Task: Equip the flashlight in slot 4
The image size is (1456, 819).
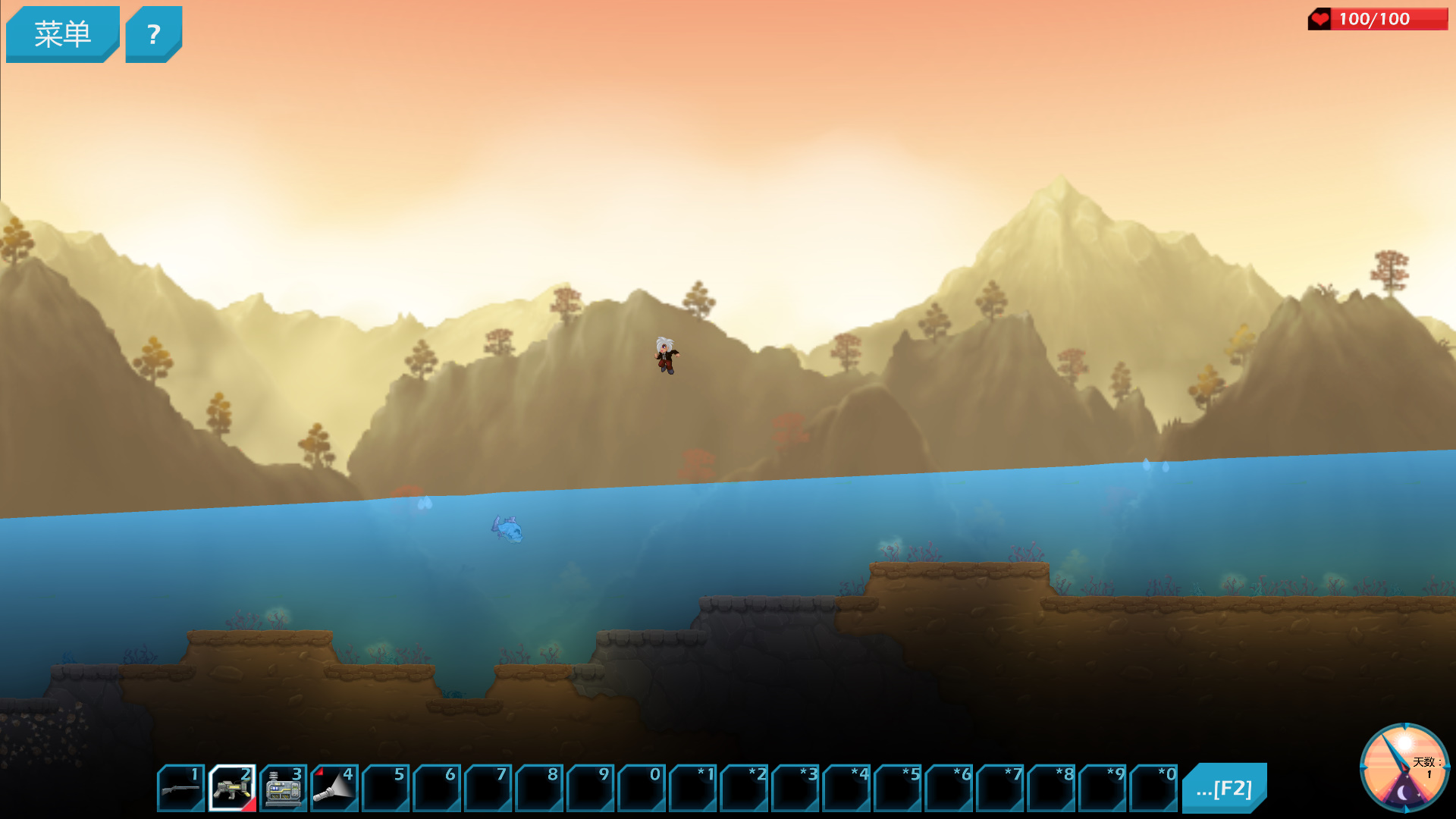Action: tap(334, 788)
